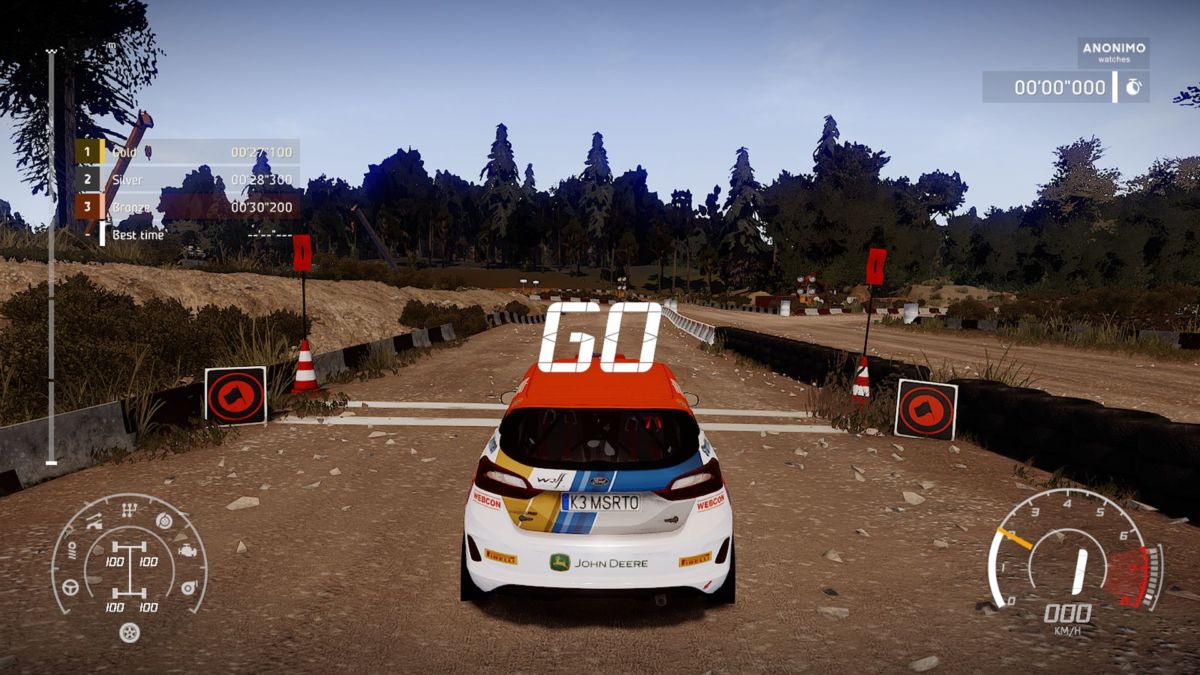Click the brake disc damage icon
The height and width of the screenshot is (675, 1200).
tap(164, 521)
